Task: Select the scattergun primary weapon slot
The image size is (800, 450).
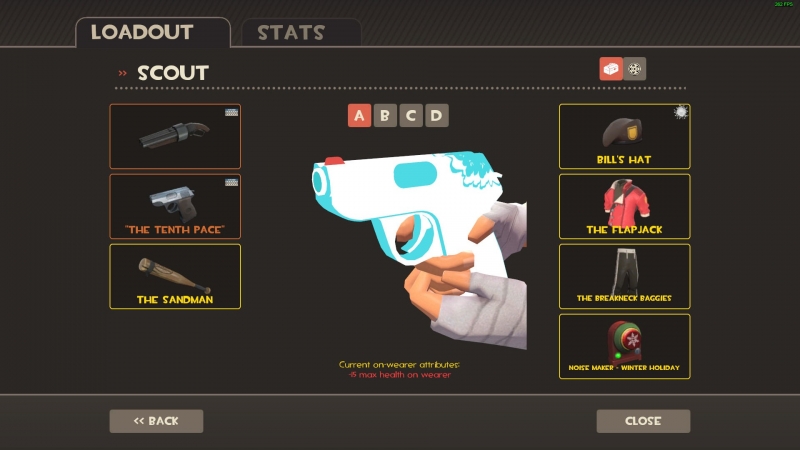Action: [x=175, y=136]
